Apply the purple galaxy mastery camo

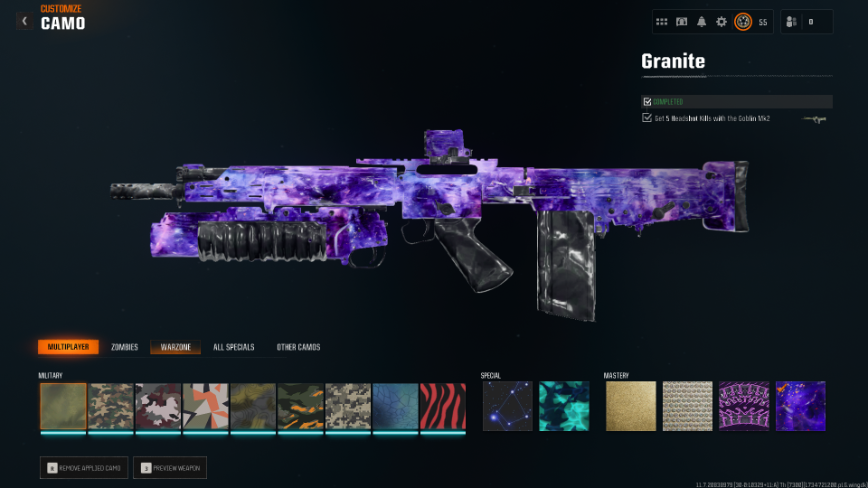[x=800, y=406]
